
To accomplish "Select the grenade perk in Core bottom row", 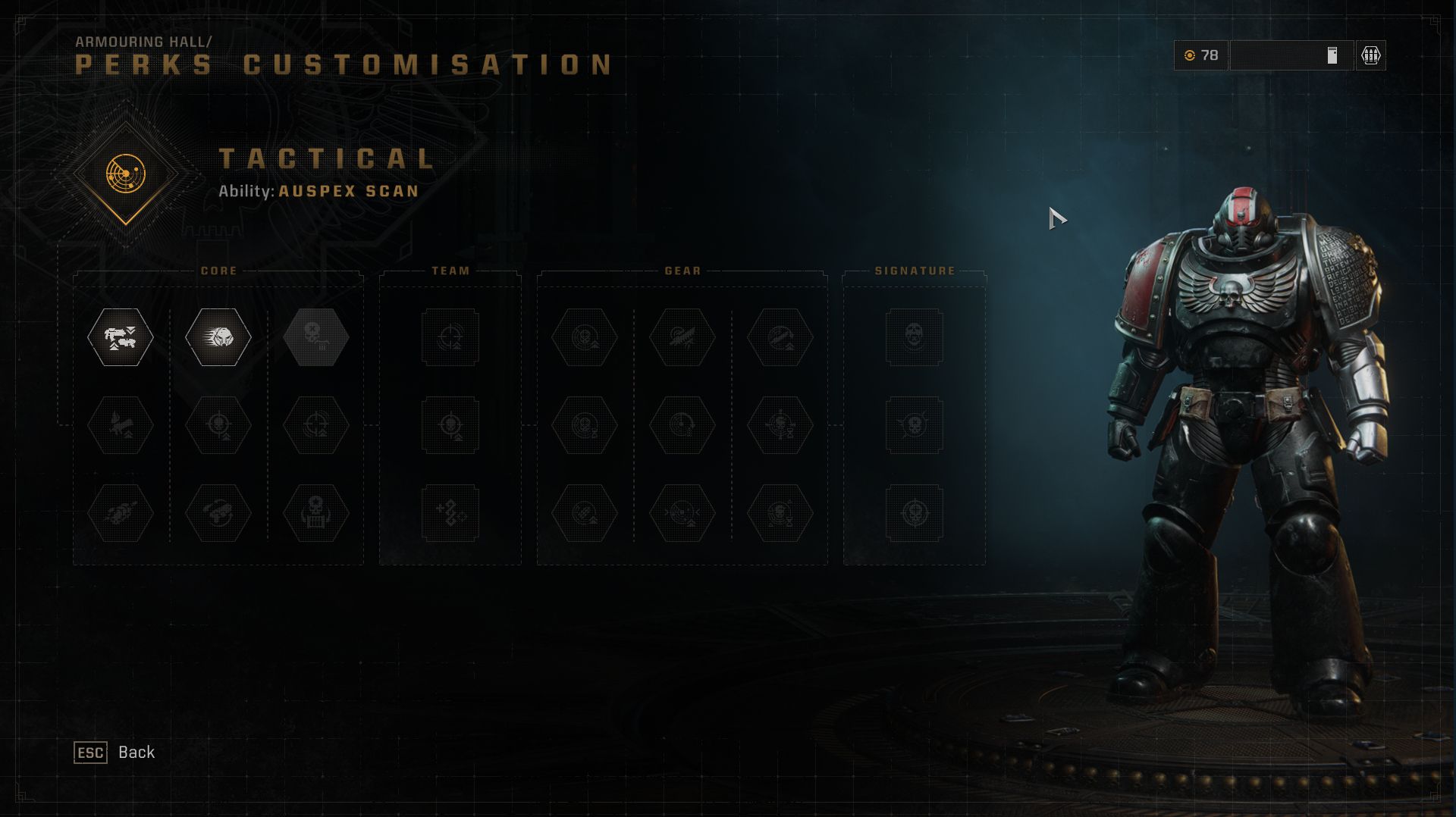I will pyautogui.click(x=218, y=513).
